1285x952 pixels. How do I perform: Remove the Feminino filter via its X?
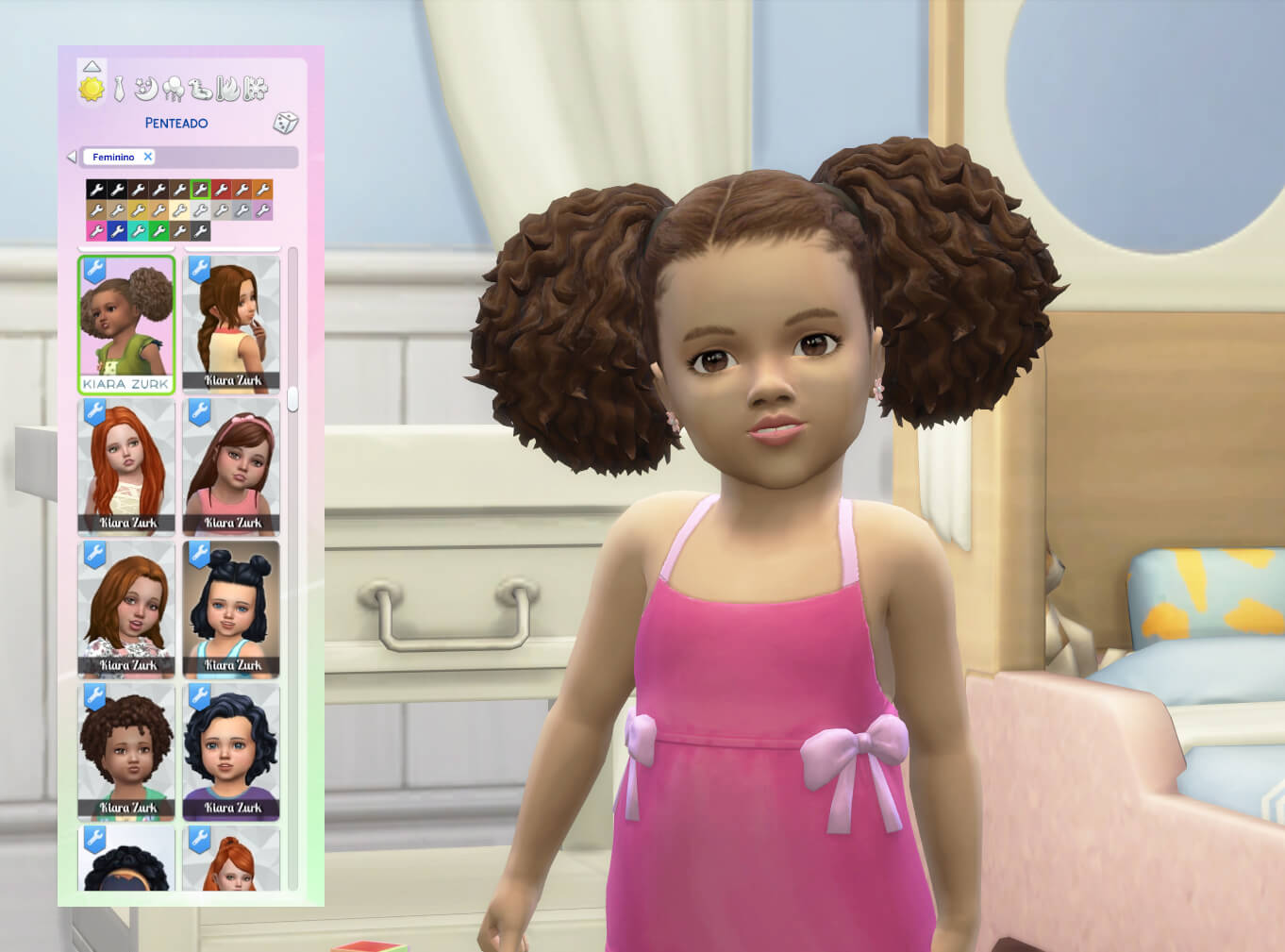click(147, 157)
